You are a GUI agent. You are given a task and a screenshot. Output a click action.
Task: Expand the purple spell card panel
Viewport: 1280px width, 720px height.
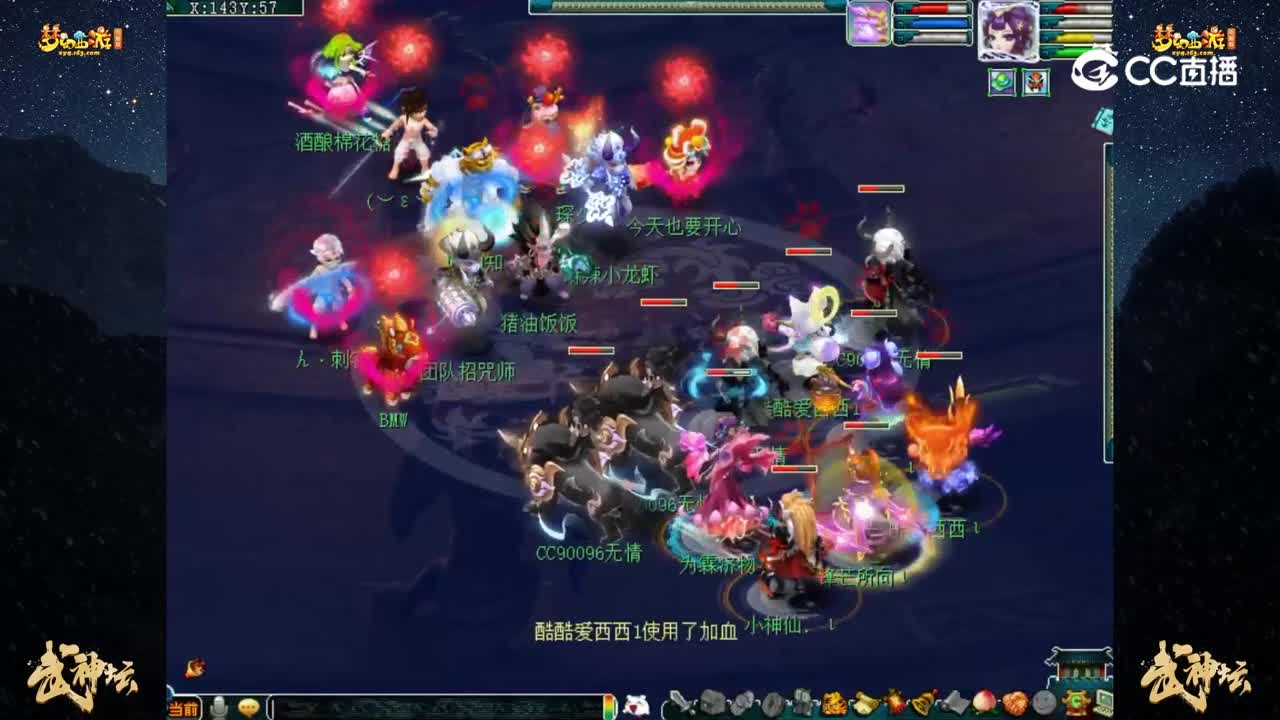869,25
